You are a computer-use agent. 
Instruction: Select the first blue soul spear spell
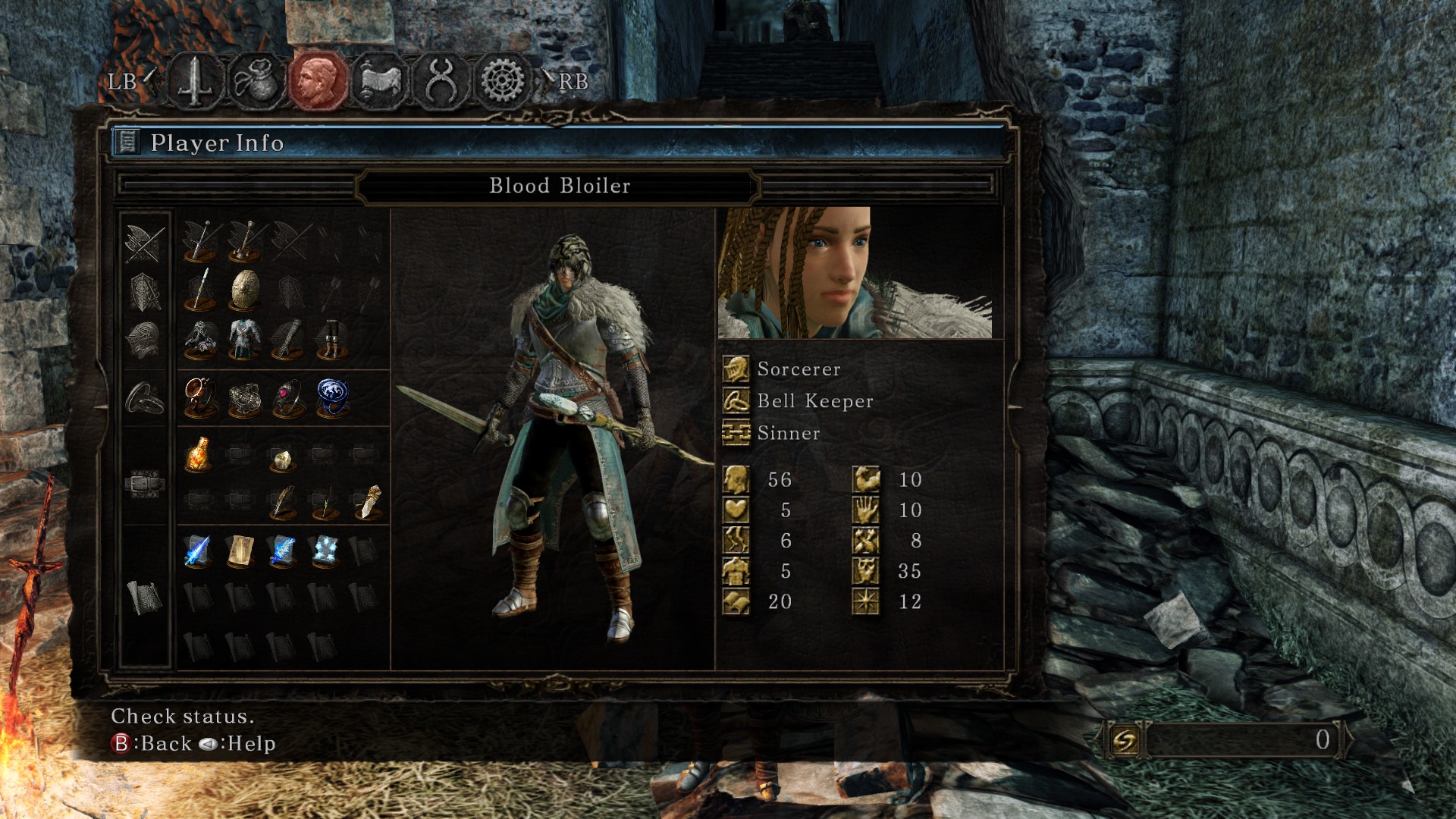pyautogui.click(x=197, y=551)
